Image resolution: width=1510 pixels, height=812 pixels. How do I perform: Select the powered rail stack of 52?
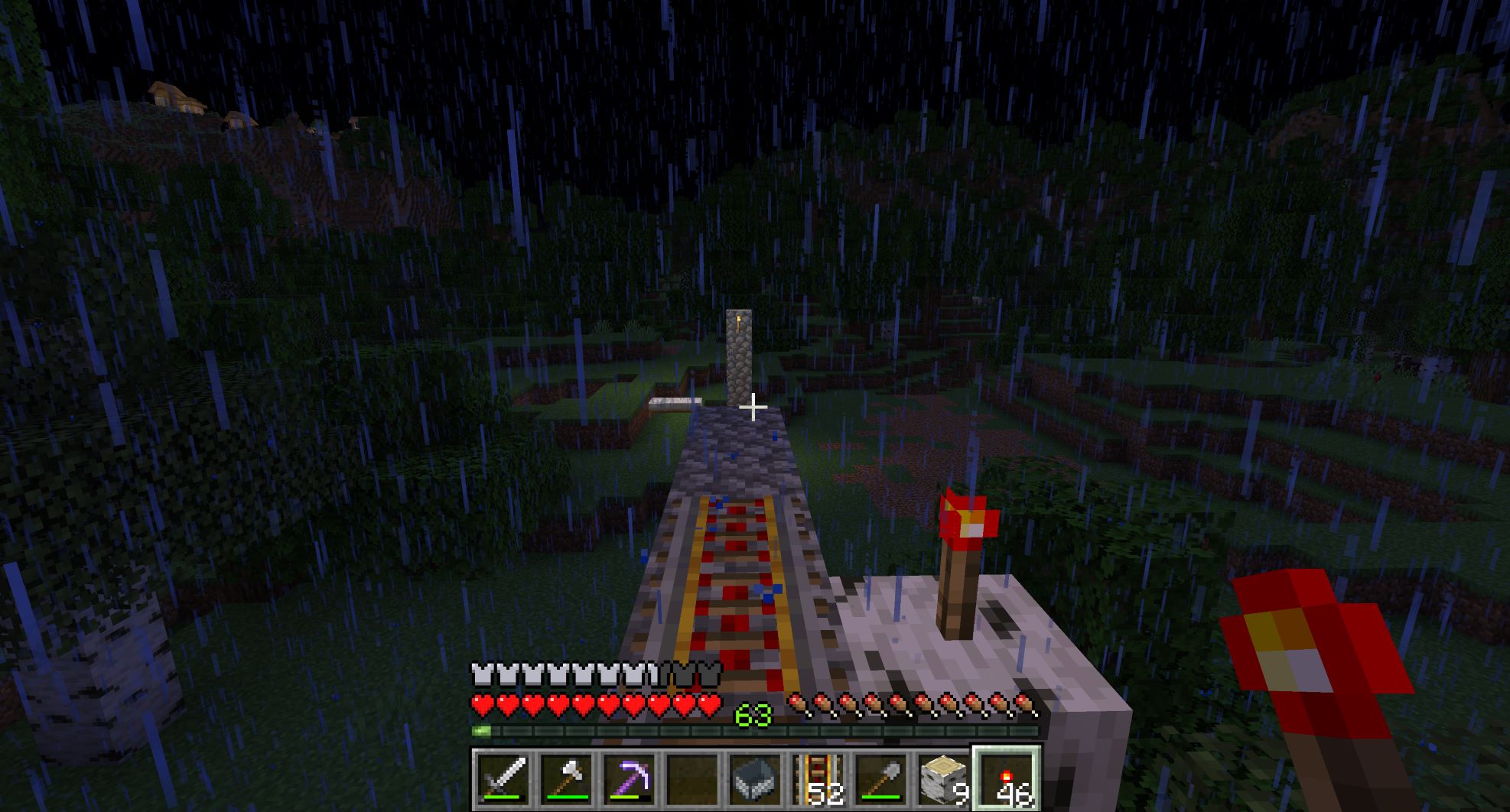(x=817, y=780)
